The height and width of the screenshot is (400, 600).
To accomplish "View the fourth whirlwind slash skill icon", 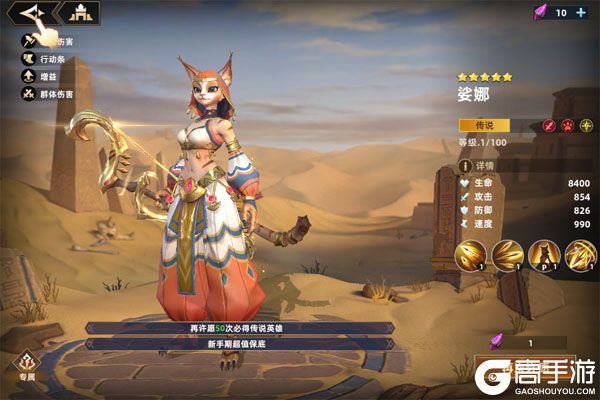I will click(x=579, y=256).
